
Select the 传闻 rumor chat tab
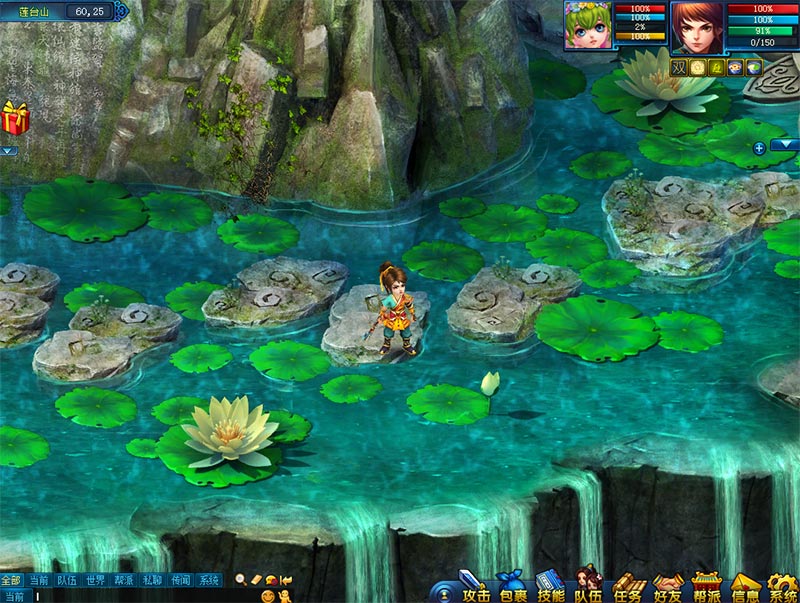point(180,579)
